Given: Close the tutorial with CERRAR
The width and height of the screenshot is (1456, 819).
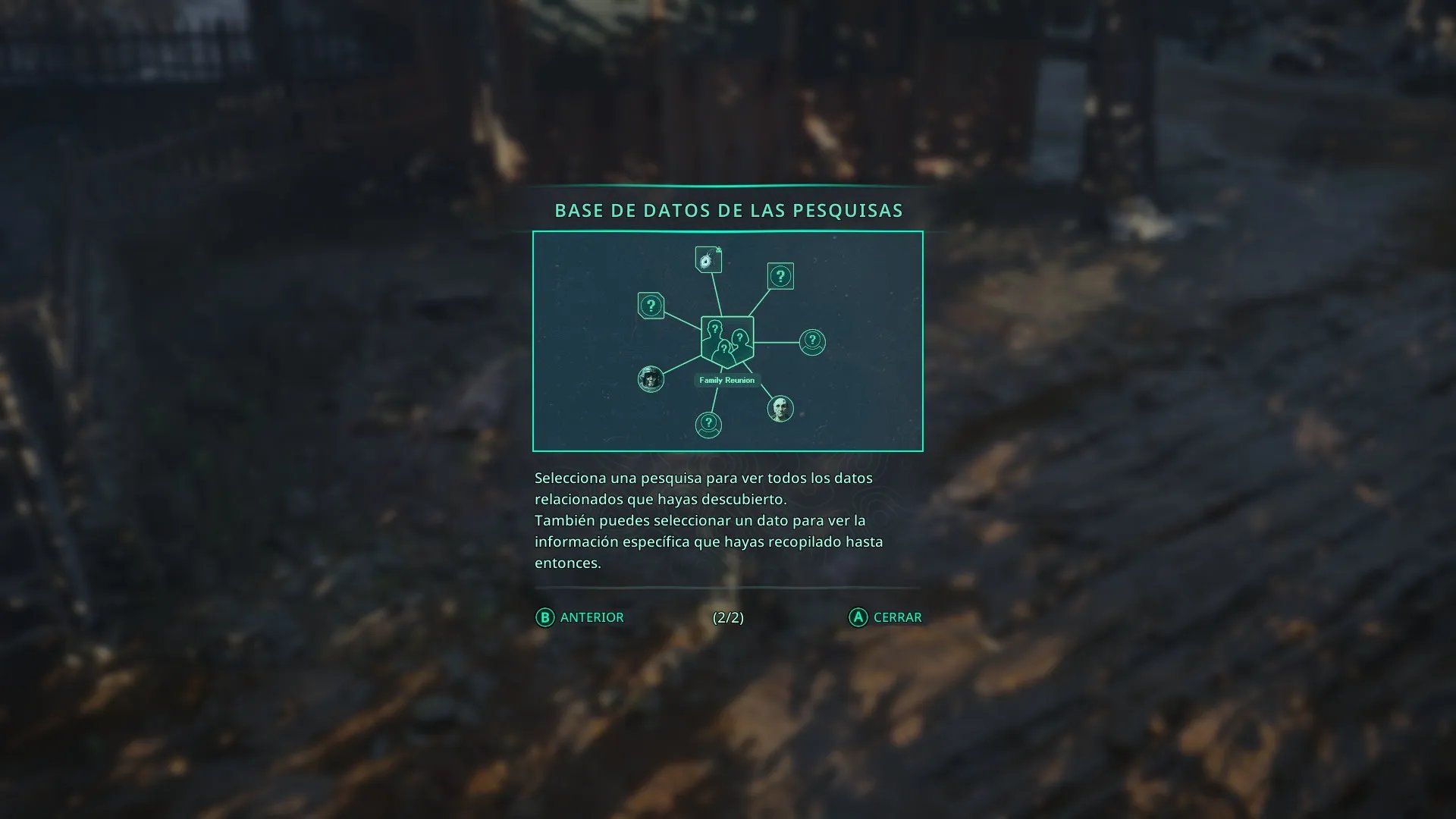Looking at the screenshot, I should (885, 617).
